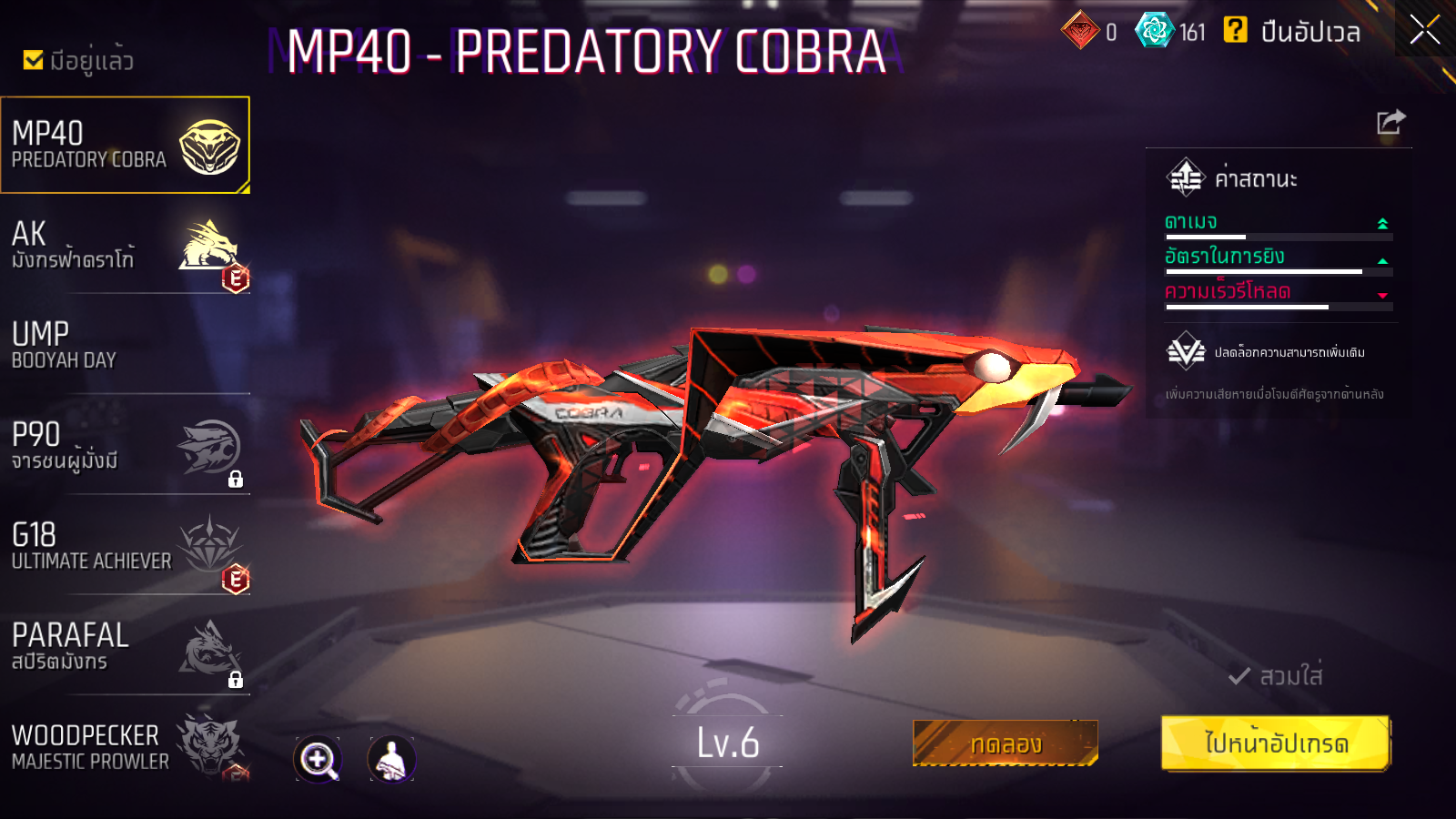Open the question mark help icon
This screenshot has width=1456, height=819.
click(x=1235, y=30)
